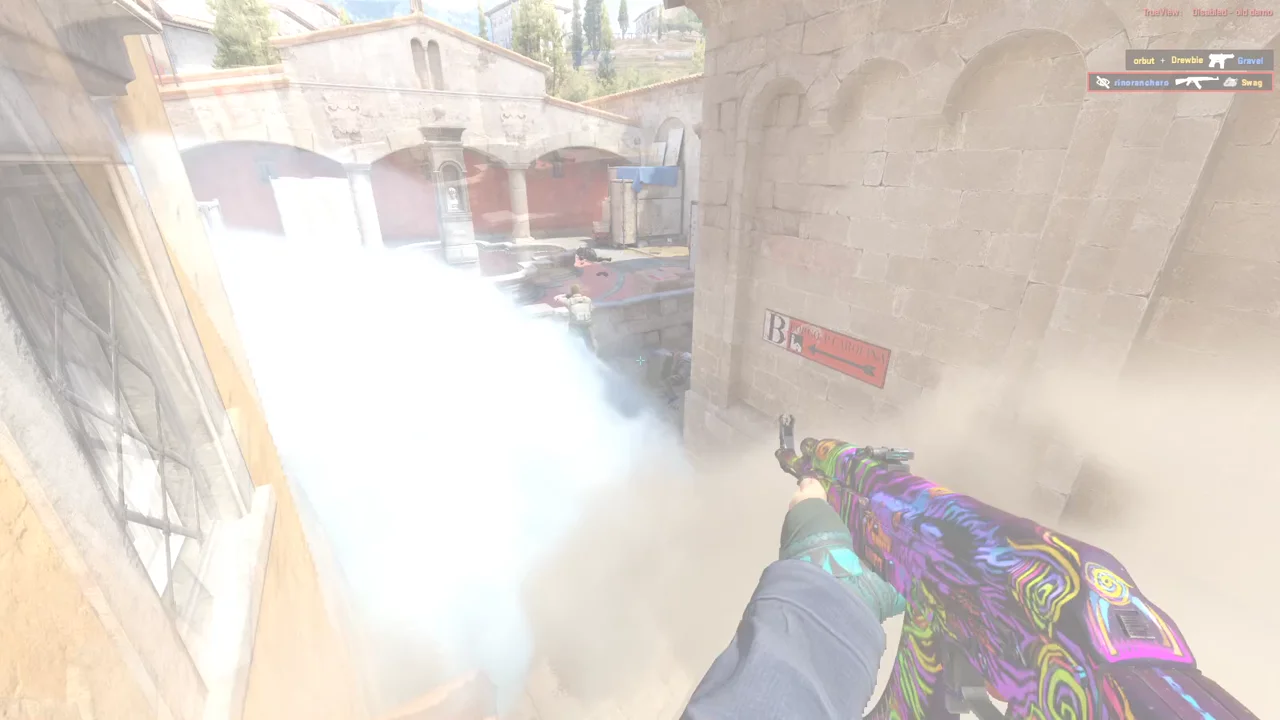1280x720 pixels.
Task: Click the player name orbut
Action: [x=1145, y=60]
